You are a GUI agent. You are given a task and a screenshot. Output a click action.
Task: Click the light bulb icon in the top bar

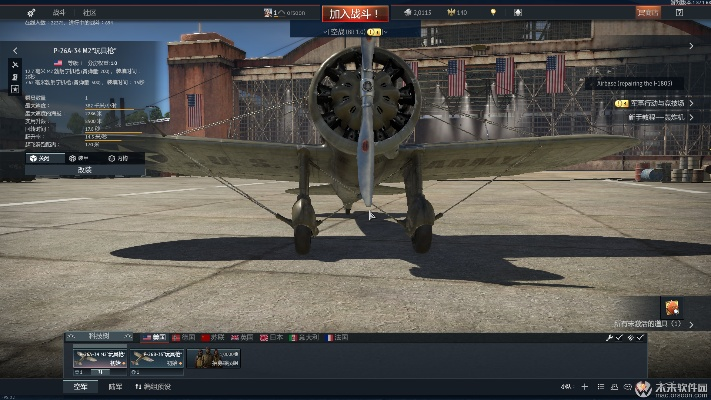[492, 12]
